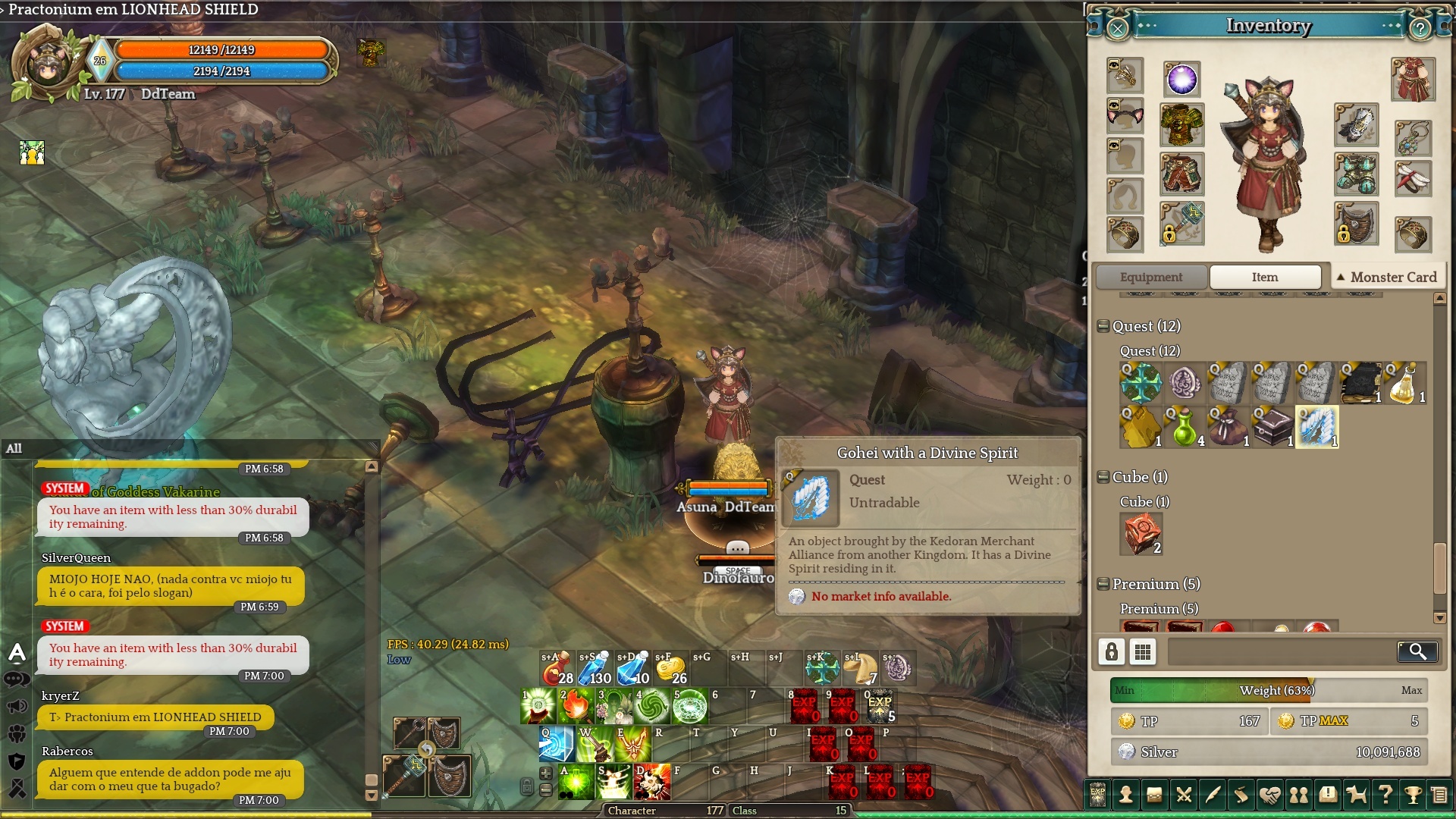This screenshot has width=1456, height=819.
Task: Select the green potion quest item
Action: [1185, 427]
